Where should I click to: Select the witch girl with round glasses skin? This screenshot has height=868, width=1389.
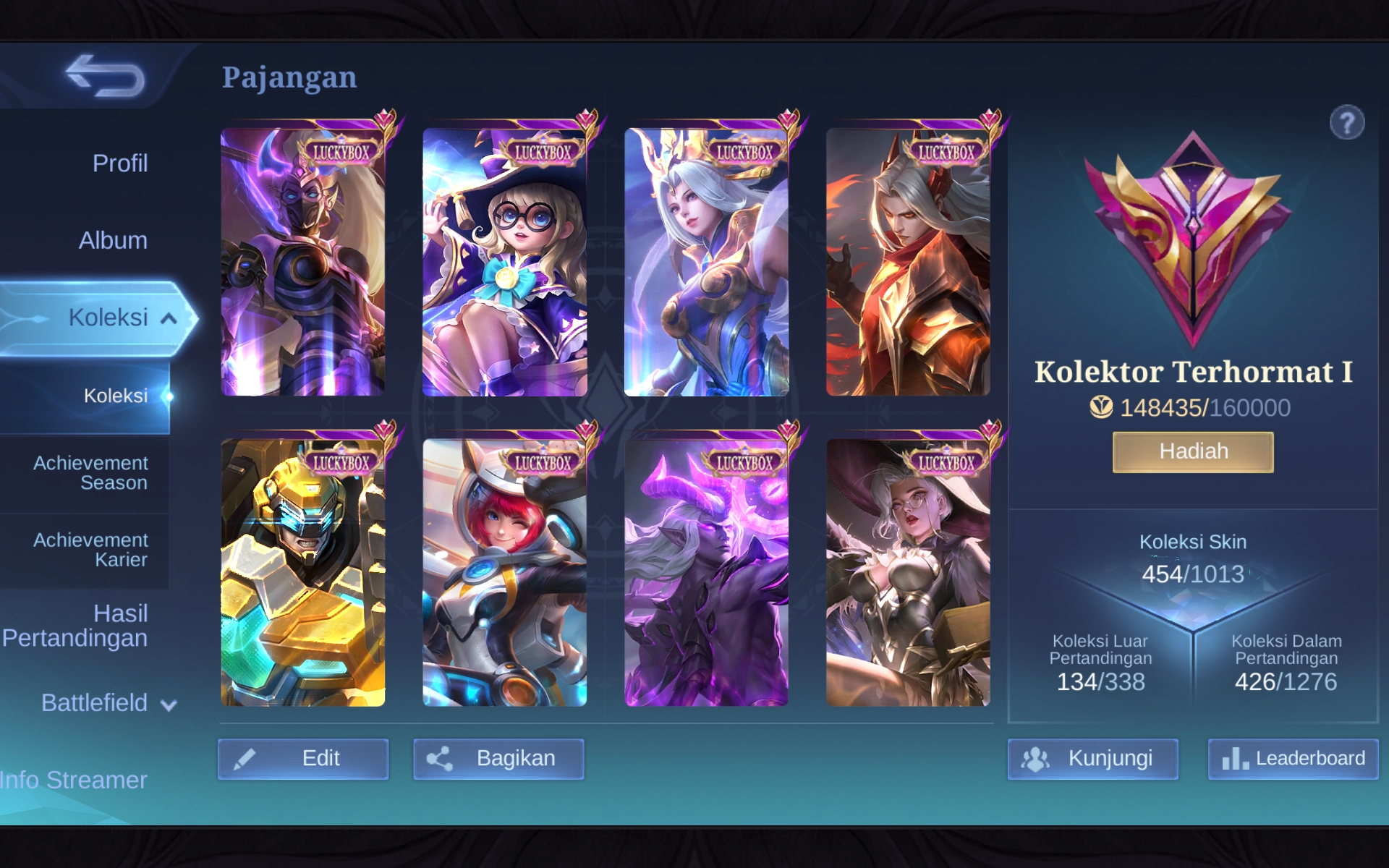[x=504, y=262]
